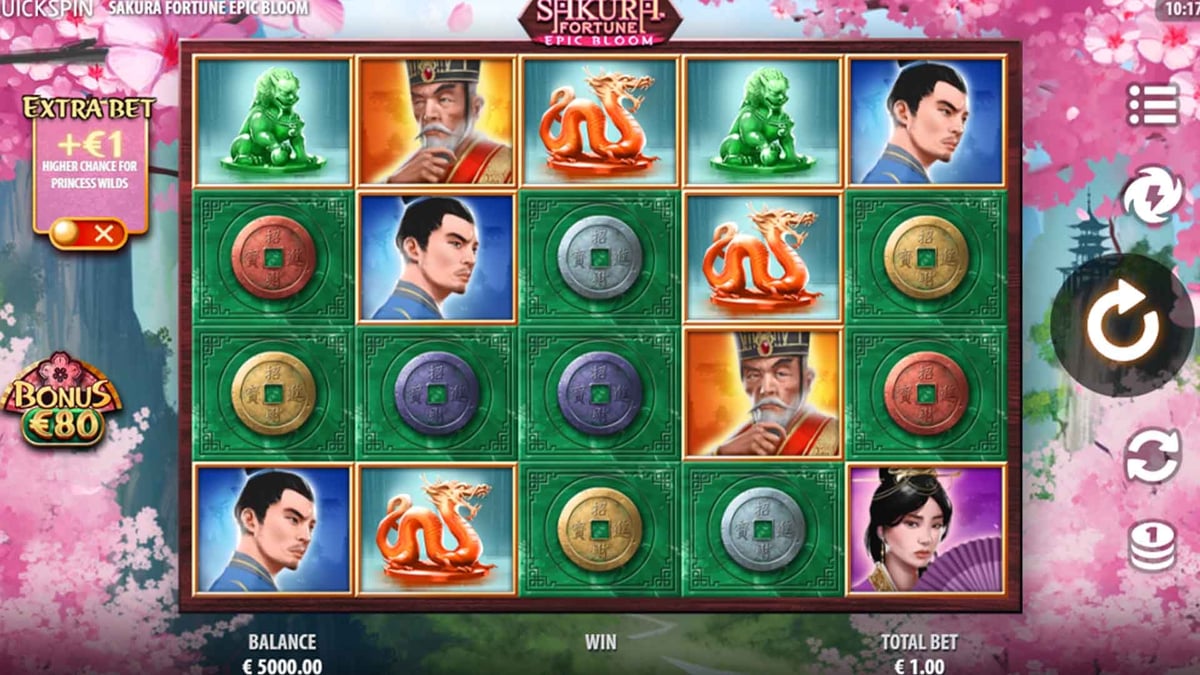Toggle the lightning fast-play button

[x=1153, y=196]
